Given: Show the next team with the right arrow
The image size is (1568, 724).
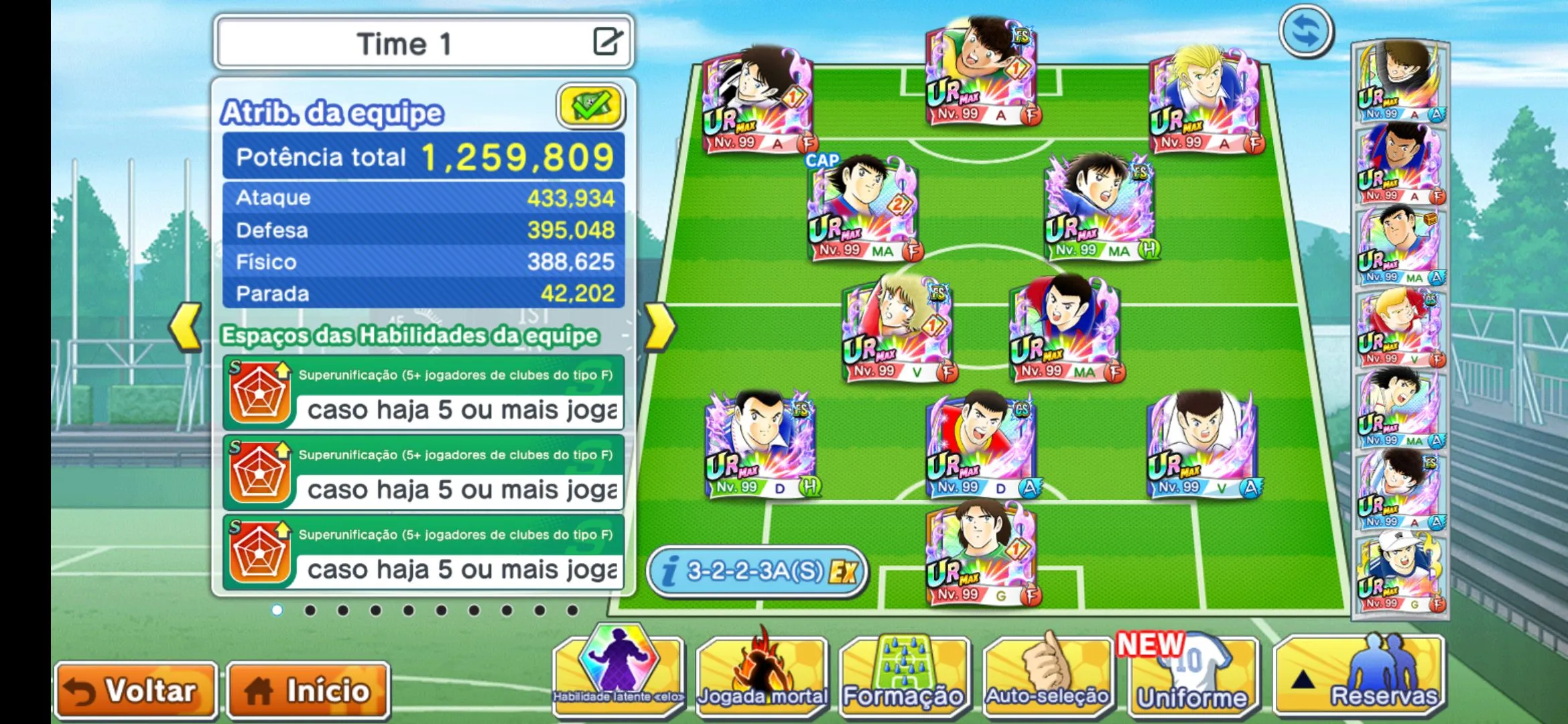Looking at the screenshot, I should pos(659,327).
